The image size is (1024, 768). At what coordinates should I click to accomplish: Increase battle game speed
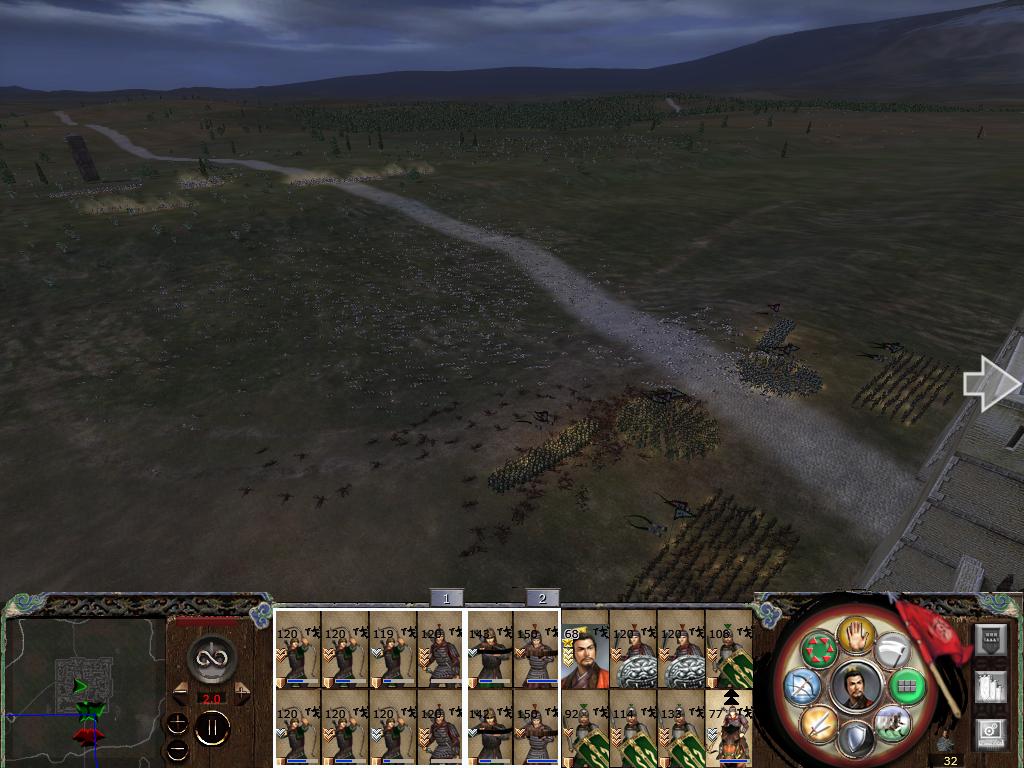[x=242, y=693]
